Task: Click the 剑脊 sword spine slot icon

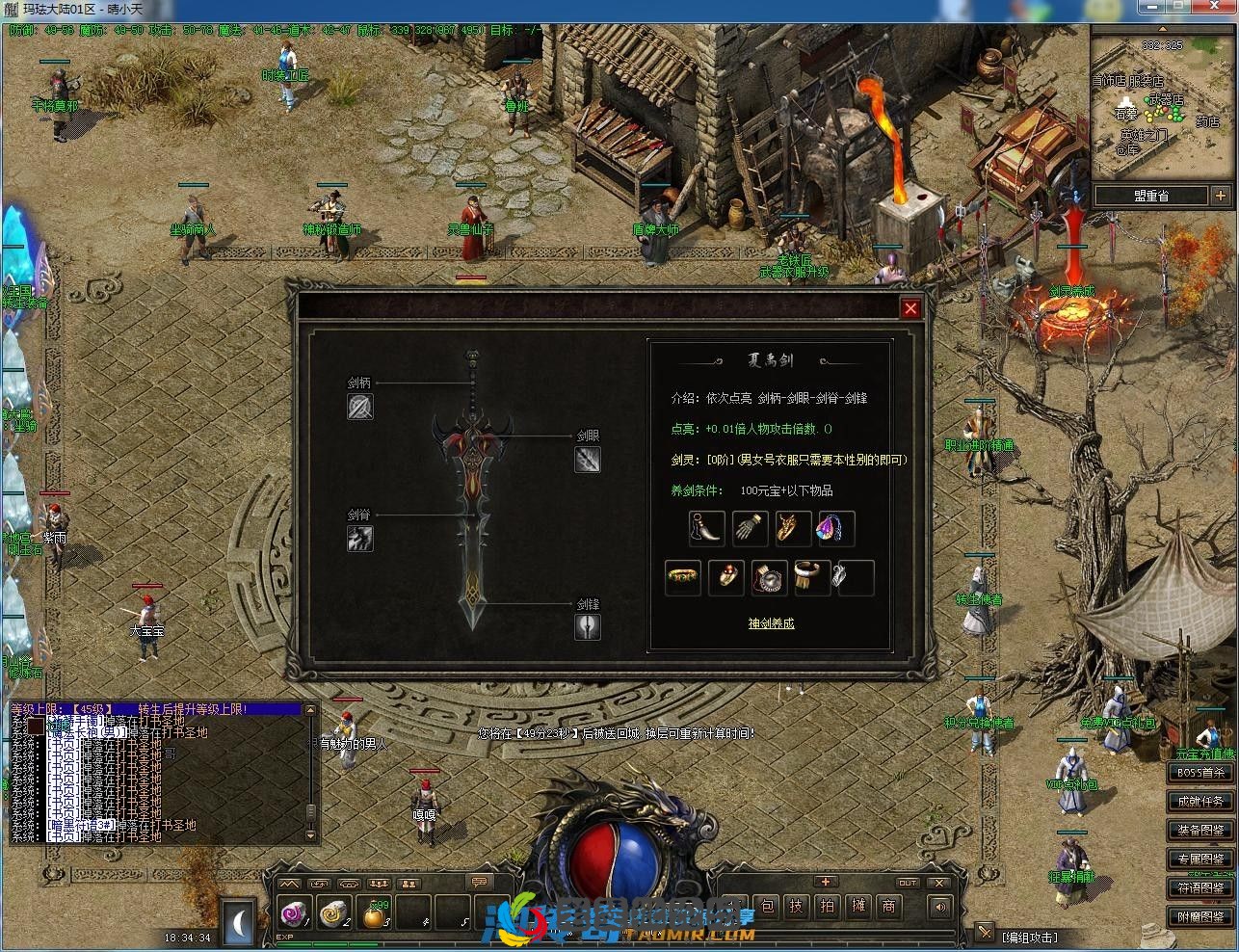Action: click(359, 540)
